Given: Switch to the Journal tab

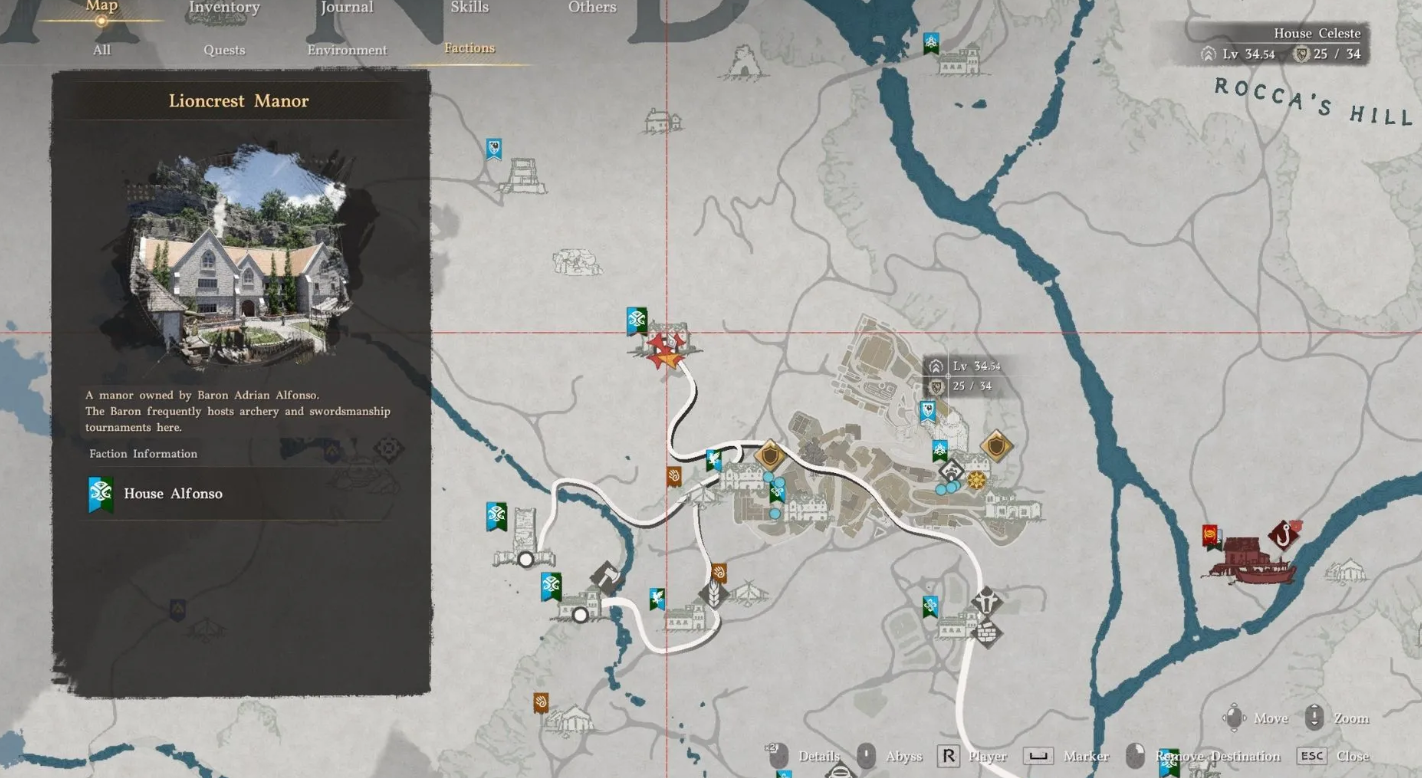Looking at the screenshot, I should 347,8.
